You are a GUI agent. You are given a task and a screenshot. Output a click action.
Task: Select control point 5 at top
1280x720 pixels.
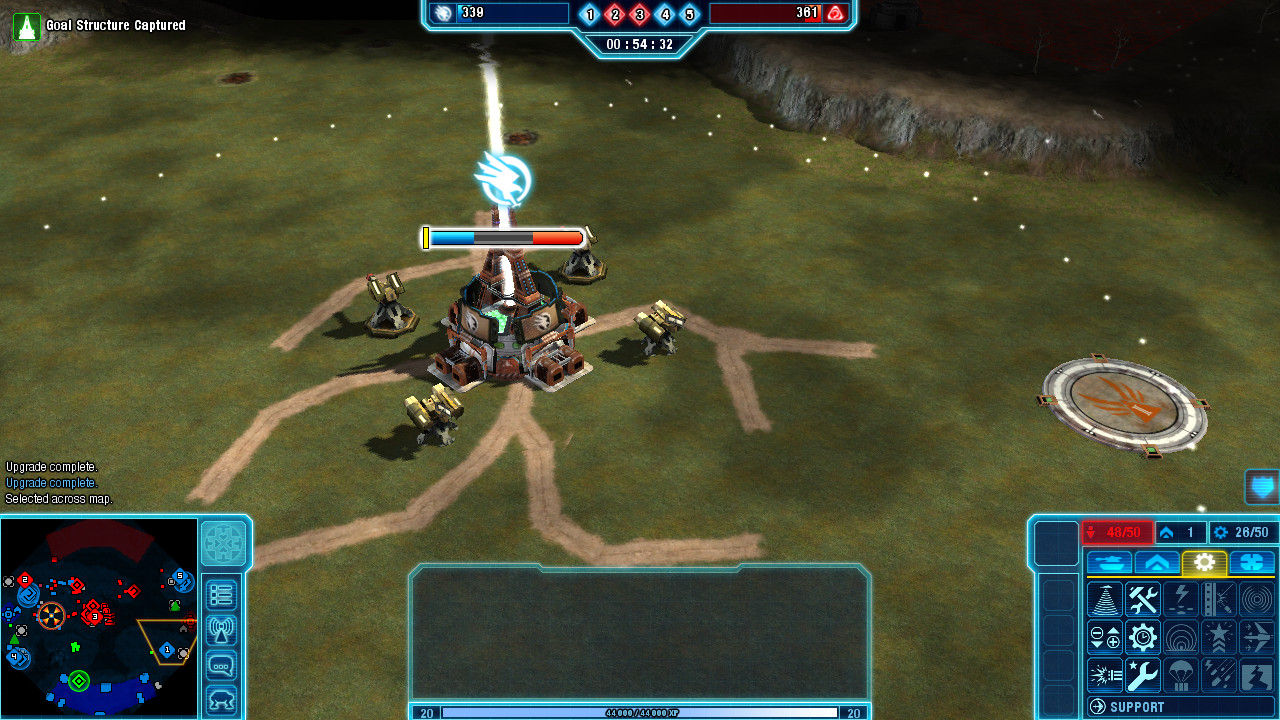pos(689,14)
